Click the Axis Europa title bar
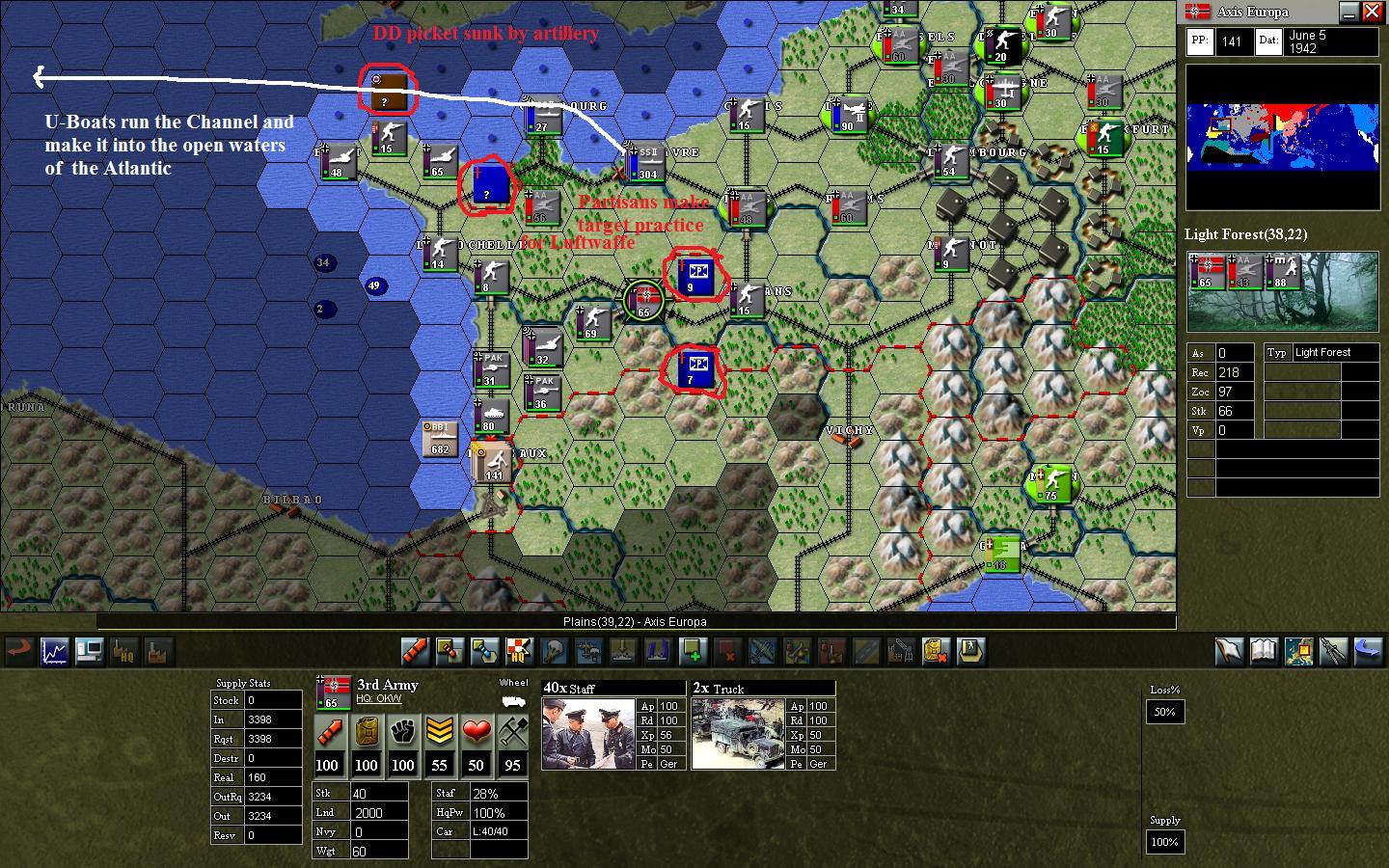Image resolution: width=1389 pixels, height=868 pixels. (x=1254, y=12)
